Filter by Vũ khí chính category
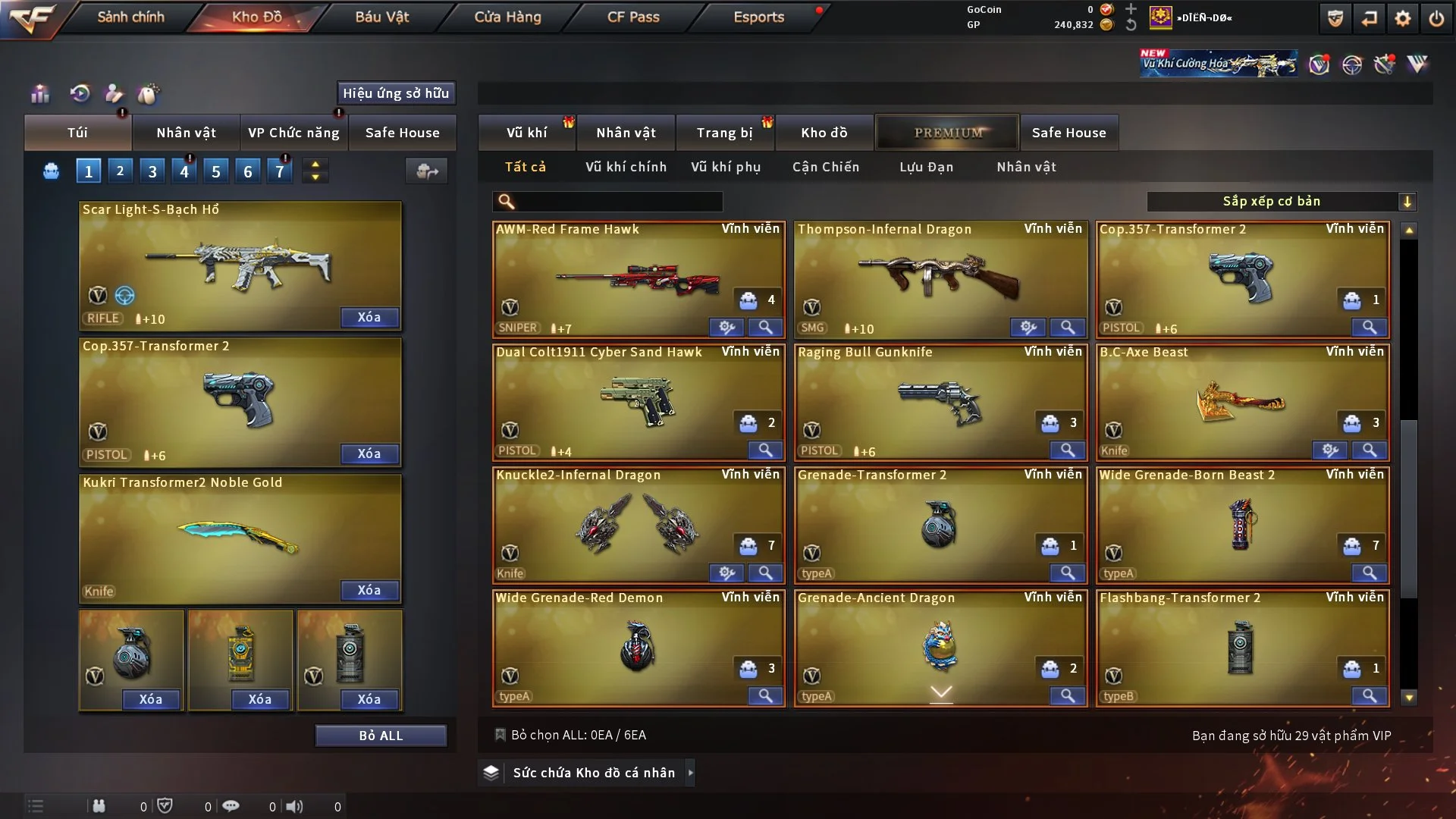The height and width of the screenshot is (819, 1456). [x=626, y=167]
